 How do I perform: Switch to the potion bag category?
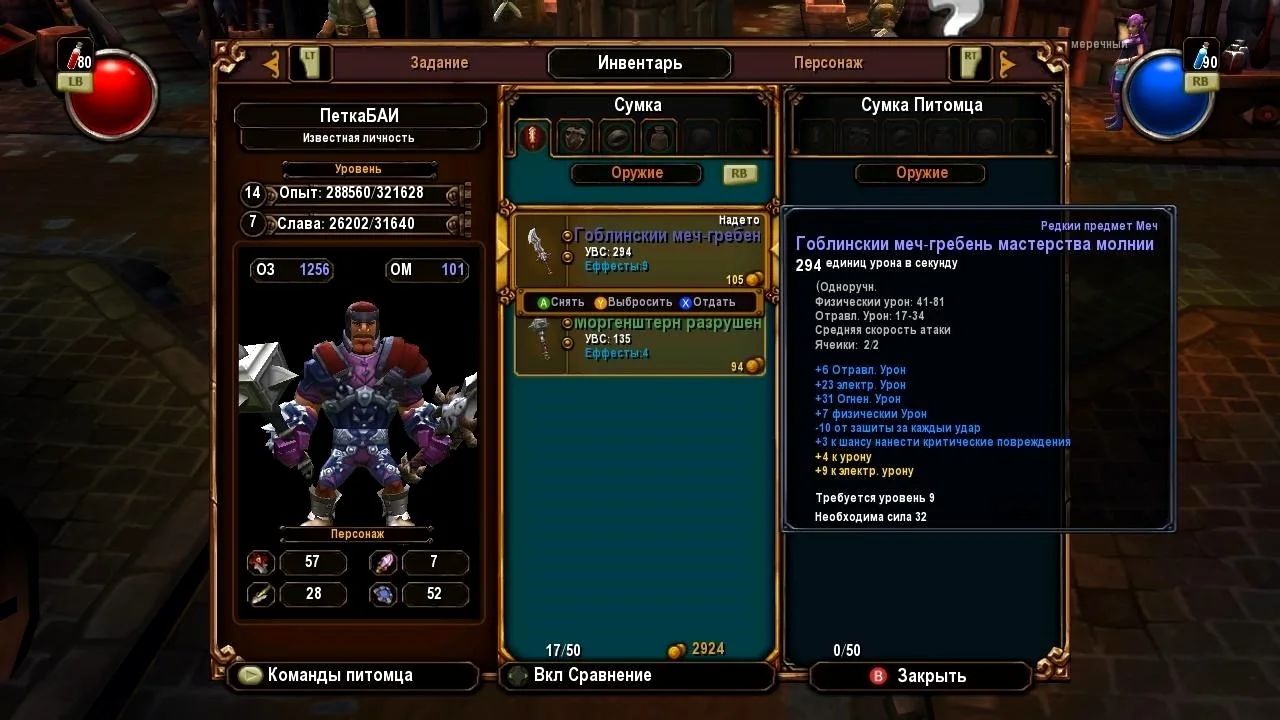coord(659,138)
